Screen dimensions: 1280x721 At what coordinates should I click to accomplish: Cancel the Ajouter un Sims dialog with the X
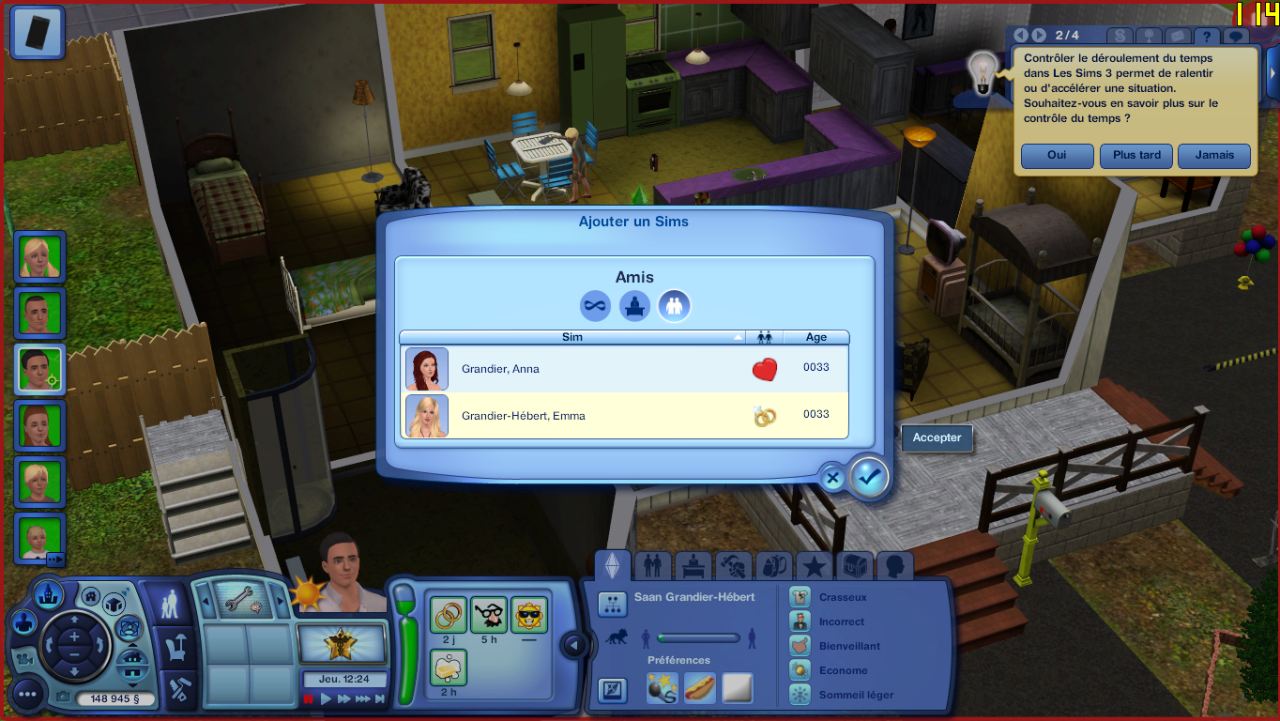pyautogui.click(x=832, y=478)
